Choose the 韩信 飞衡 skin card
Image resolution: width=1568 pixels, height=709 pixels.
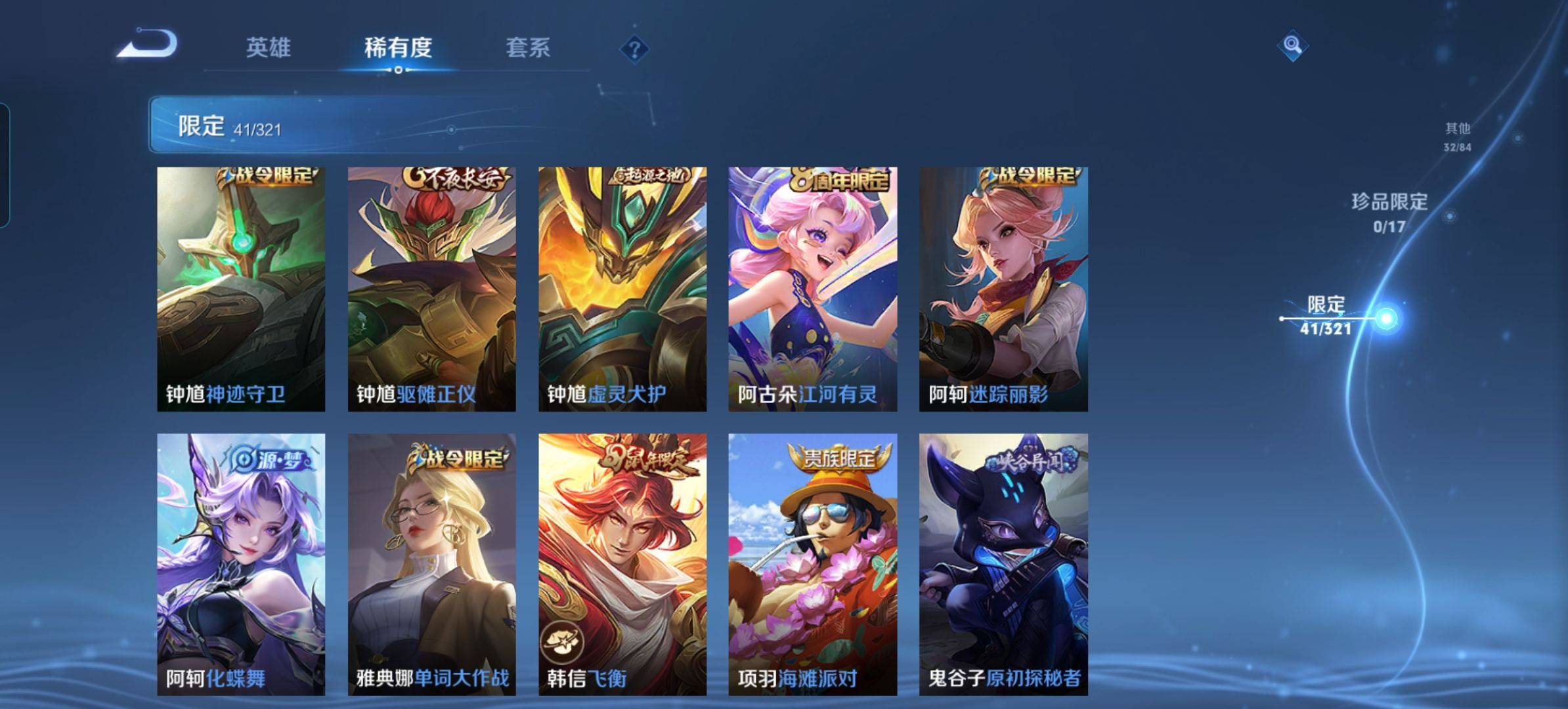coord(622,564)
